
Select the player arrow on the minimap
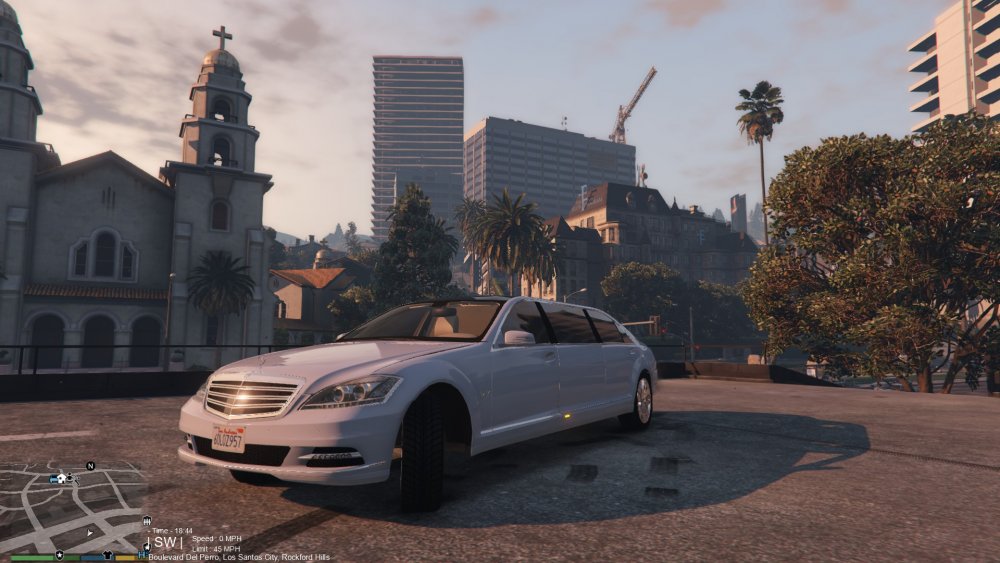89,533
